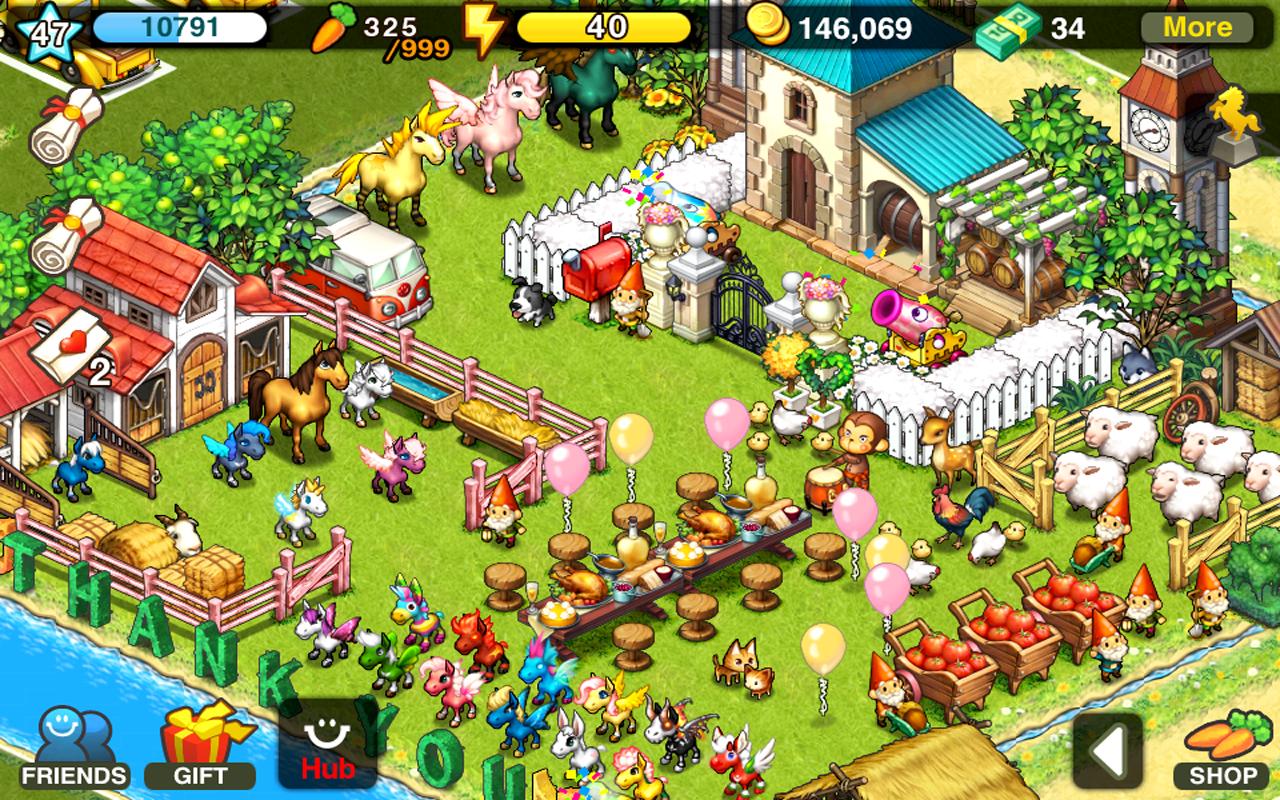Open the Friends list
The image size is (1280, 800).
(x=75, y=748)
